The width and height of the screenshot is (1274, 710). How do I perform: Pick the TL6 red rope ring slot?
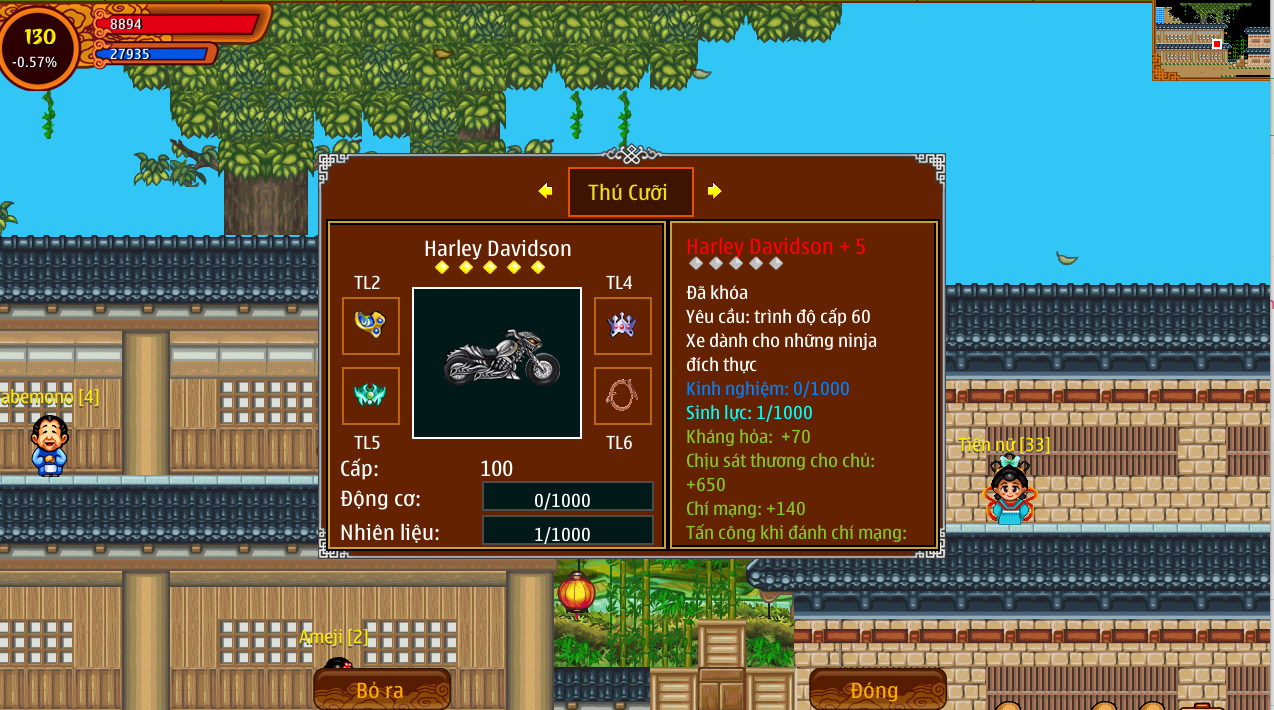(622, 395)
